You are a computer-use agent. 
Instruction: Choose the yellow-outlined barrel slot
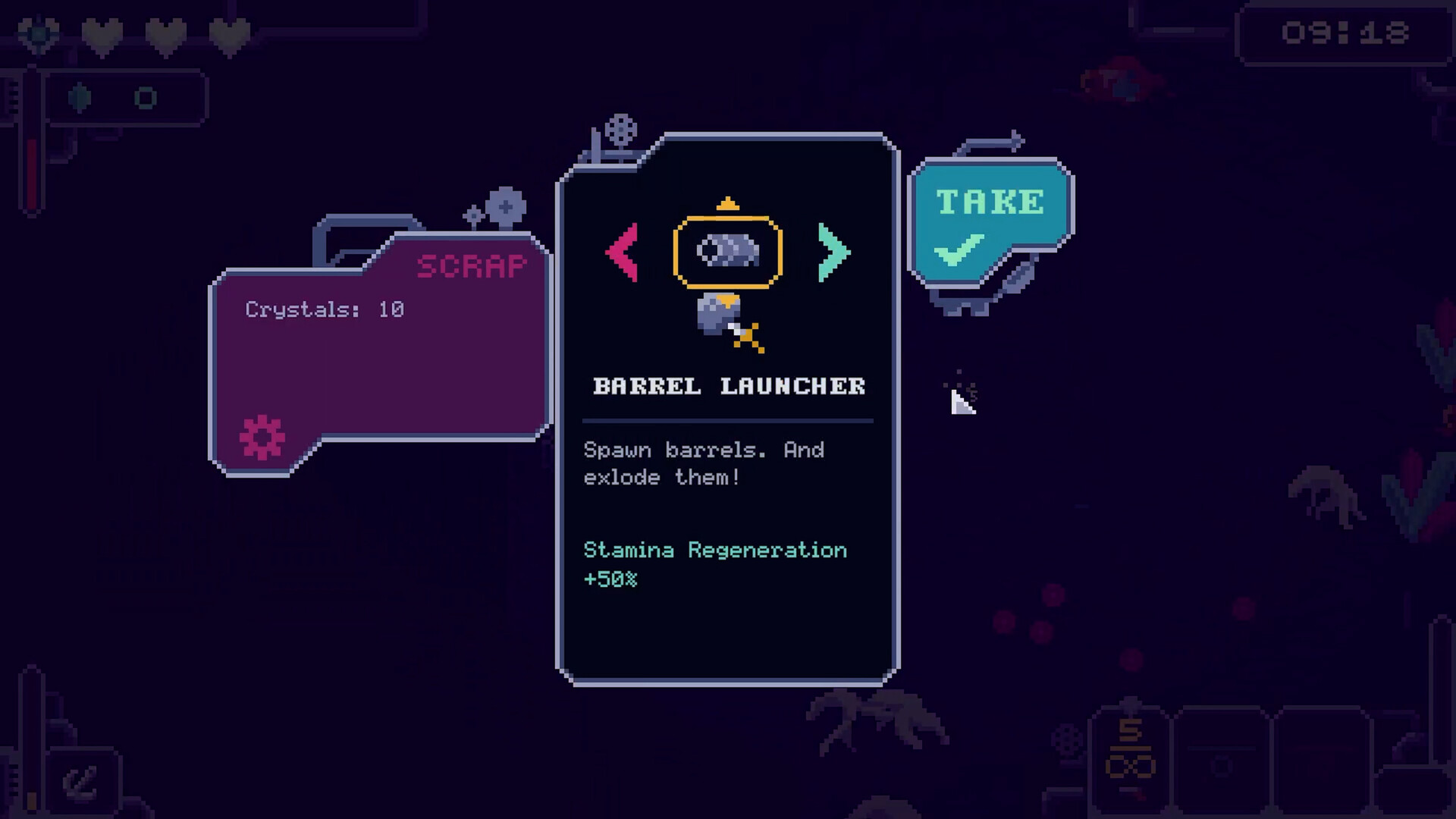[x=727, y=252]
